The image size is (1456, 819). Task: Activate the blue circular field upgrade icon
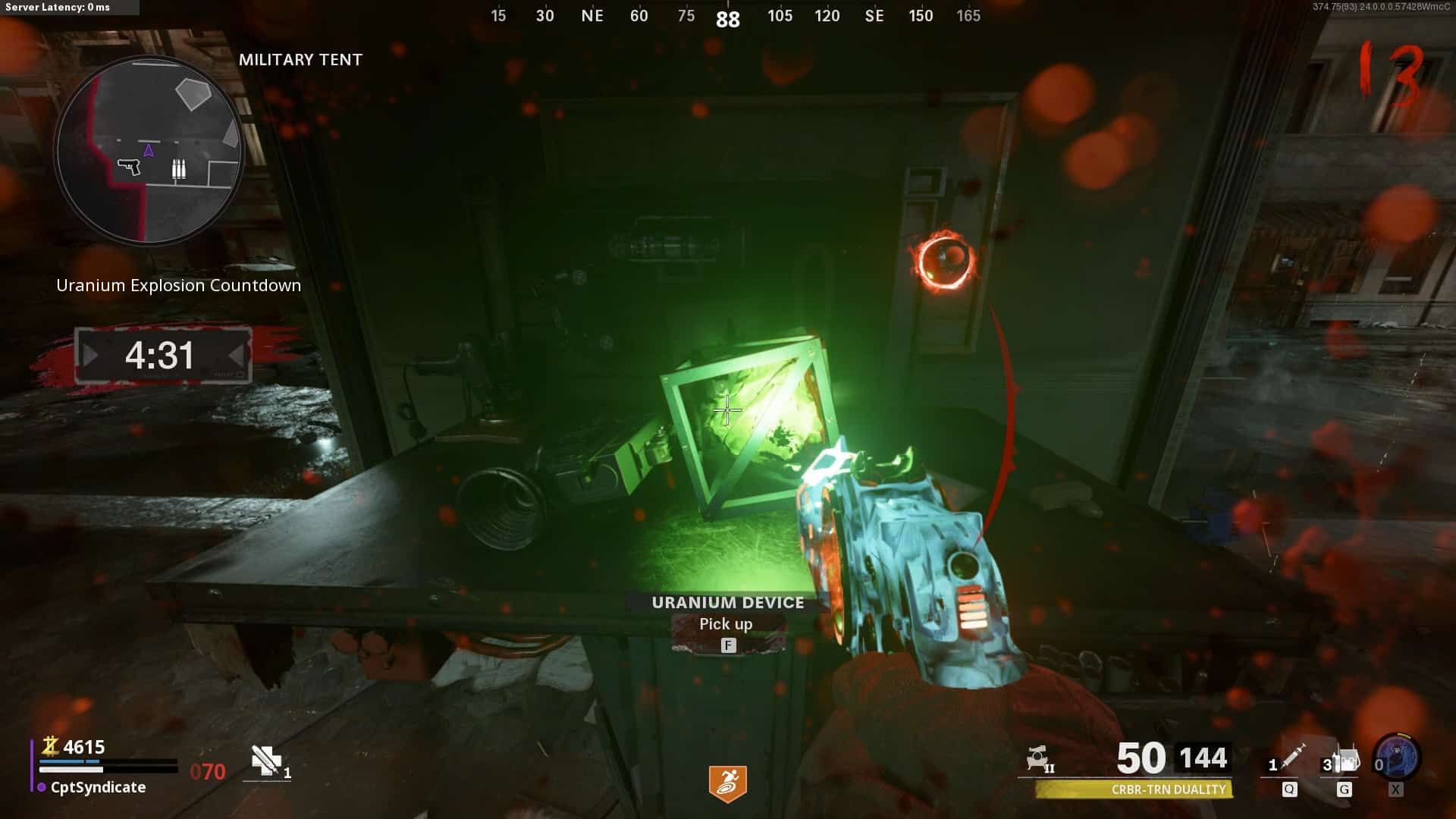pyautogui.click(x=1397, y=757)
